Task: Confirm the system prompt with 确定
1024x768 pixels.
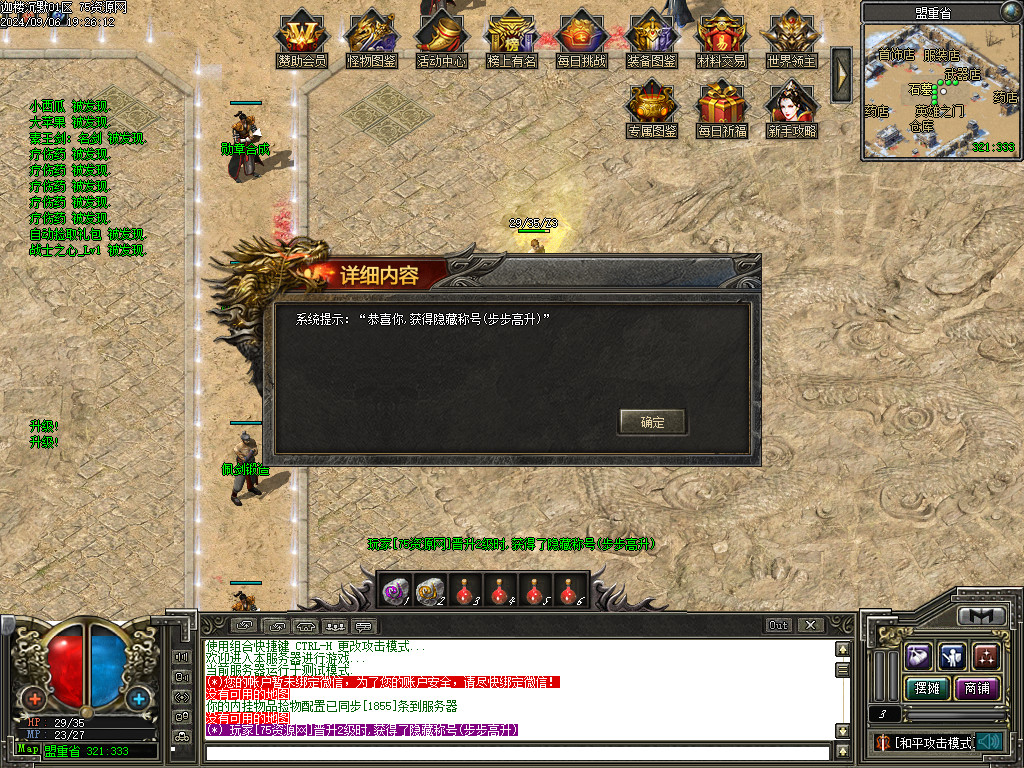Action: (x=652, y=422)
